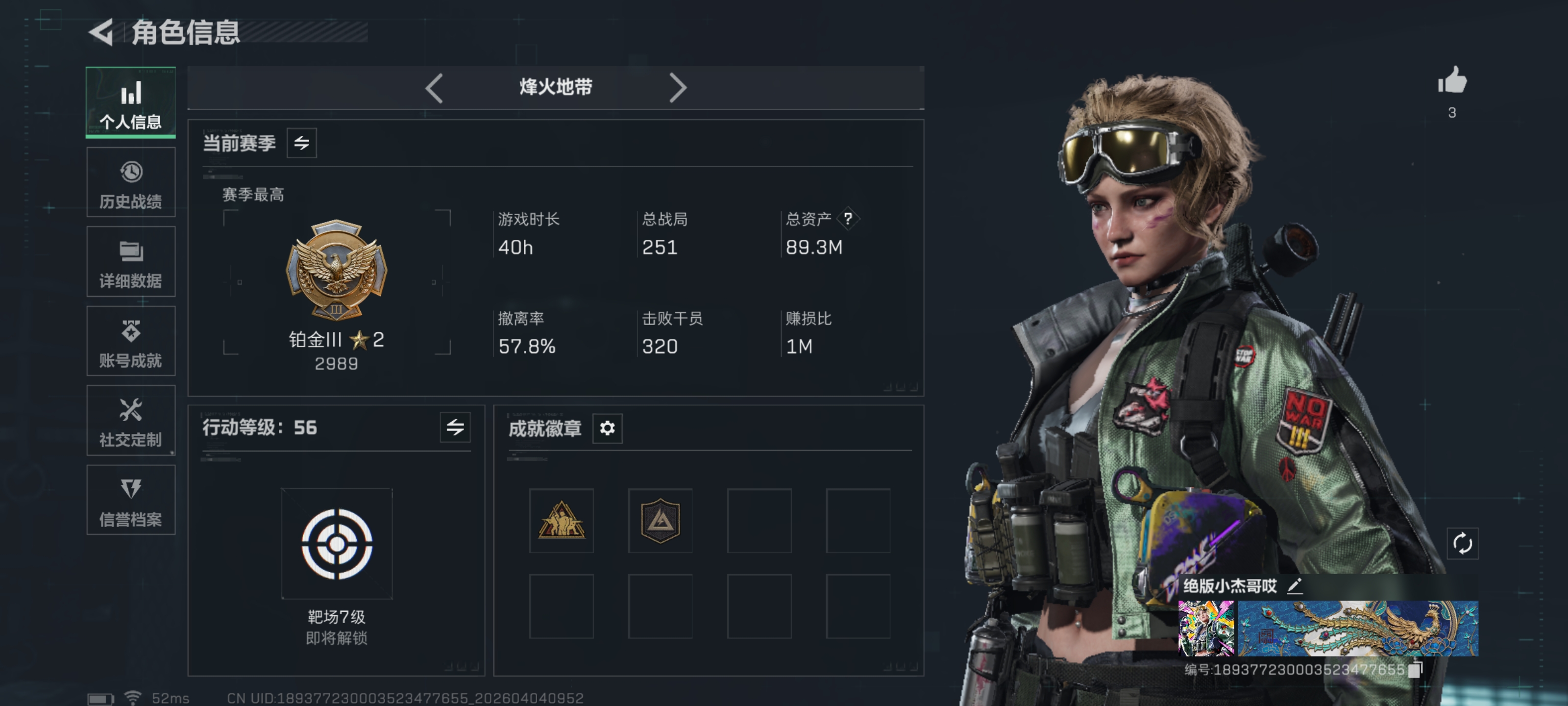Screen dimensions: 1568x706
Task: Open the 历史战绩 tab
Action: point(131,183)
